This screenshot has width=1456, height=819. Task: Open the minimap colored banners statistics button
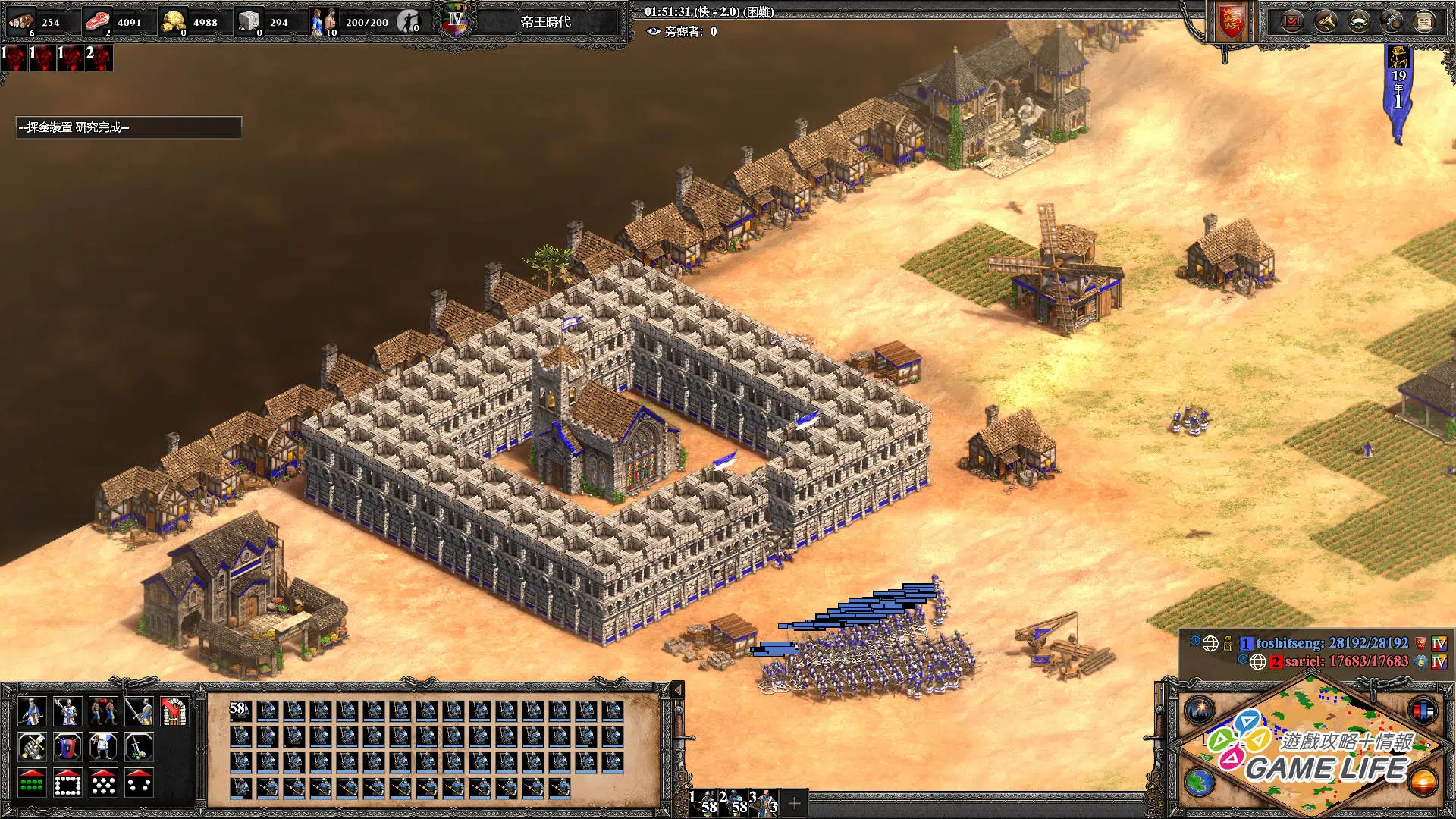(1423, 711)
